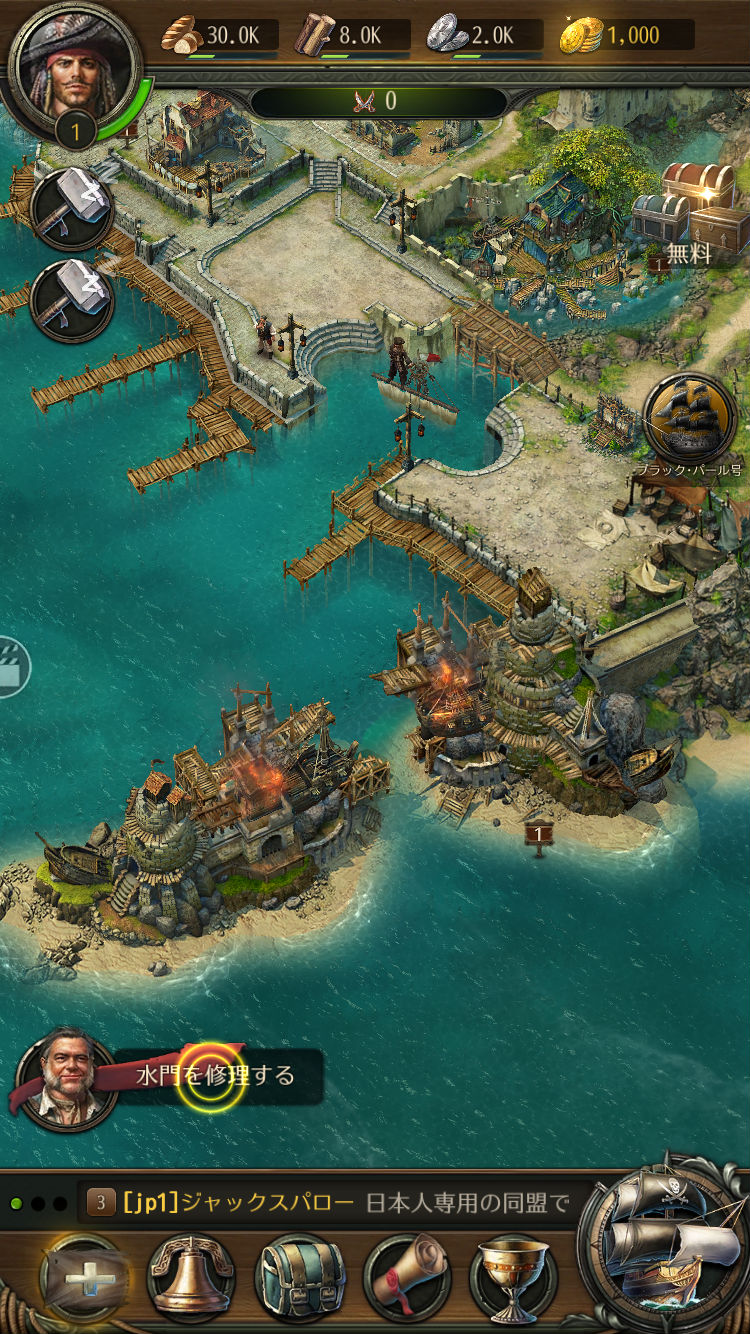750x1334 pixels.
Task: Open the bronze bell menu
Action: pyautogui.click(x=190, y=1279)
